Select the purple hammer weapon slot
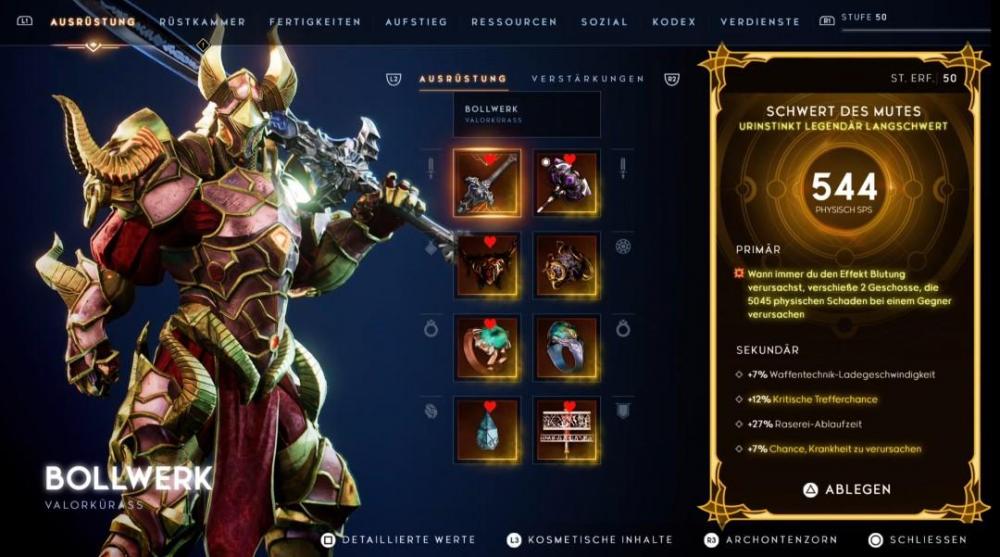1000x557 pixels. tap(566, 183)
